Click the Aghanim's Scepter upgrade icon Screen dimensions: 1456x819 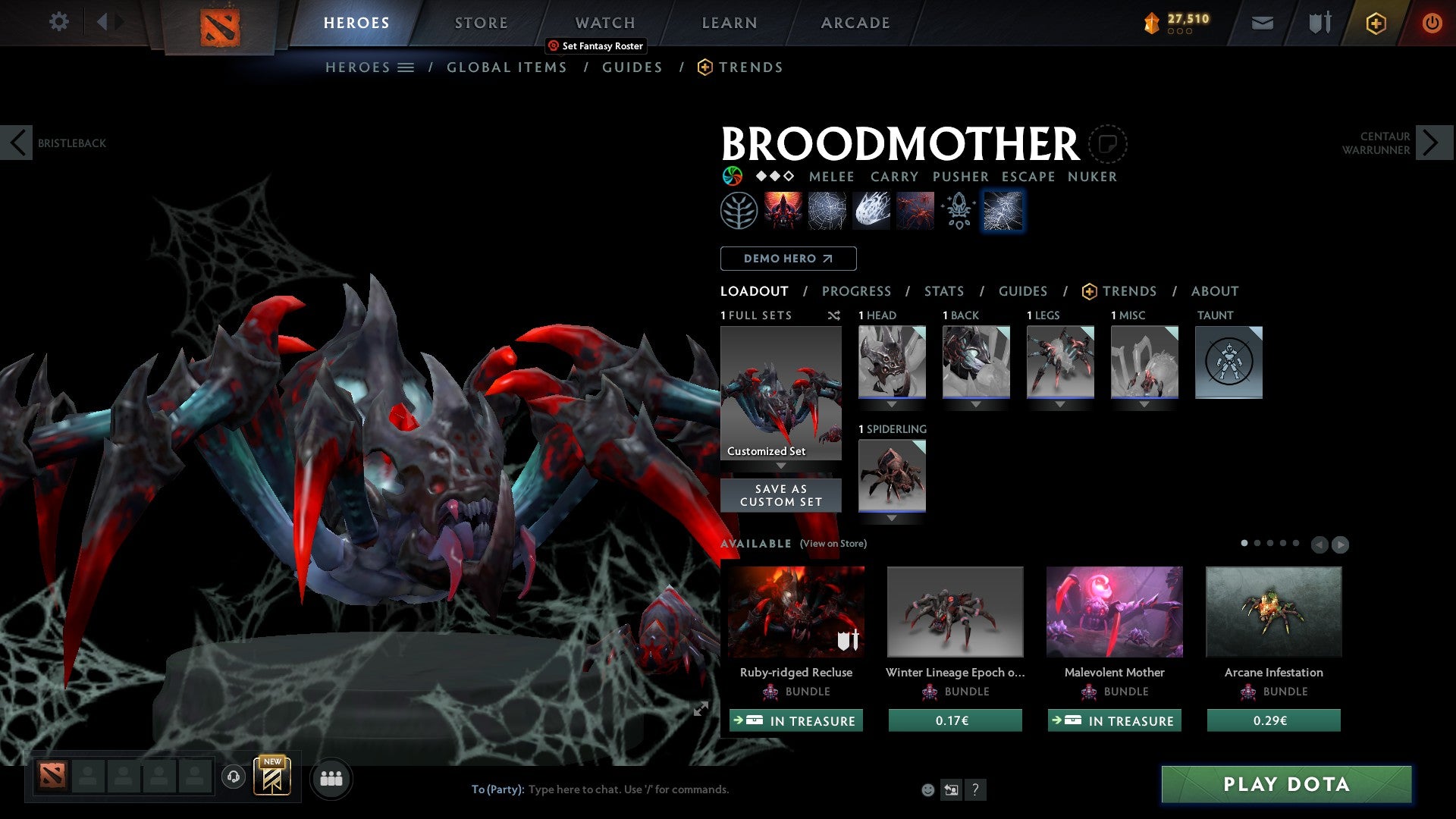click(x=958, y=210)
